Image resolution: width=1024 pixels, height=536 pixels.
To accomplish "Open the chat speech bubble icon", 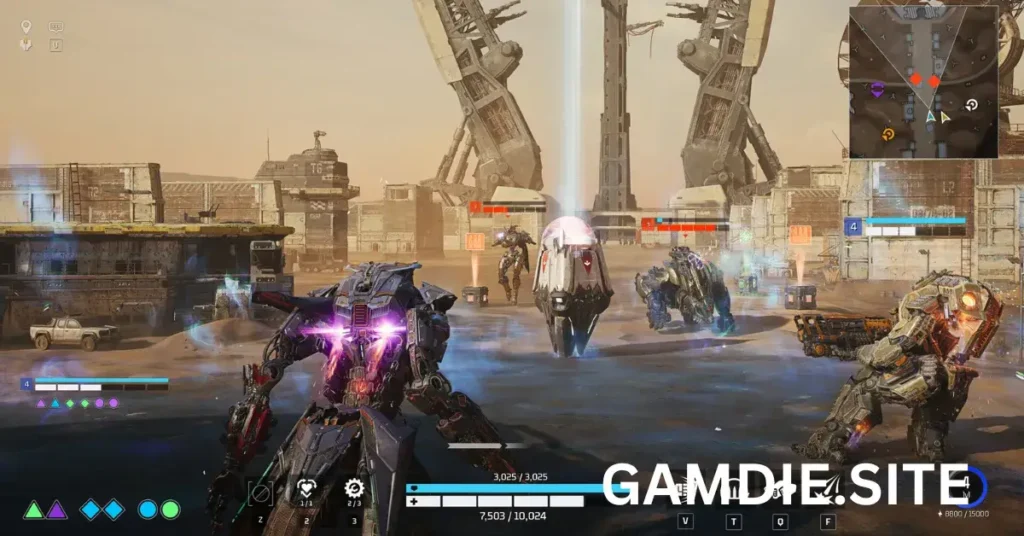I will point(55,27).
